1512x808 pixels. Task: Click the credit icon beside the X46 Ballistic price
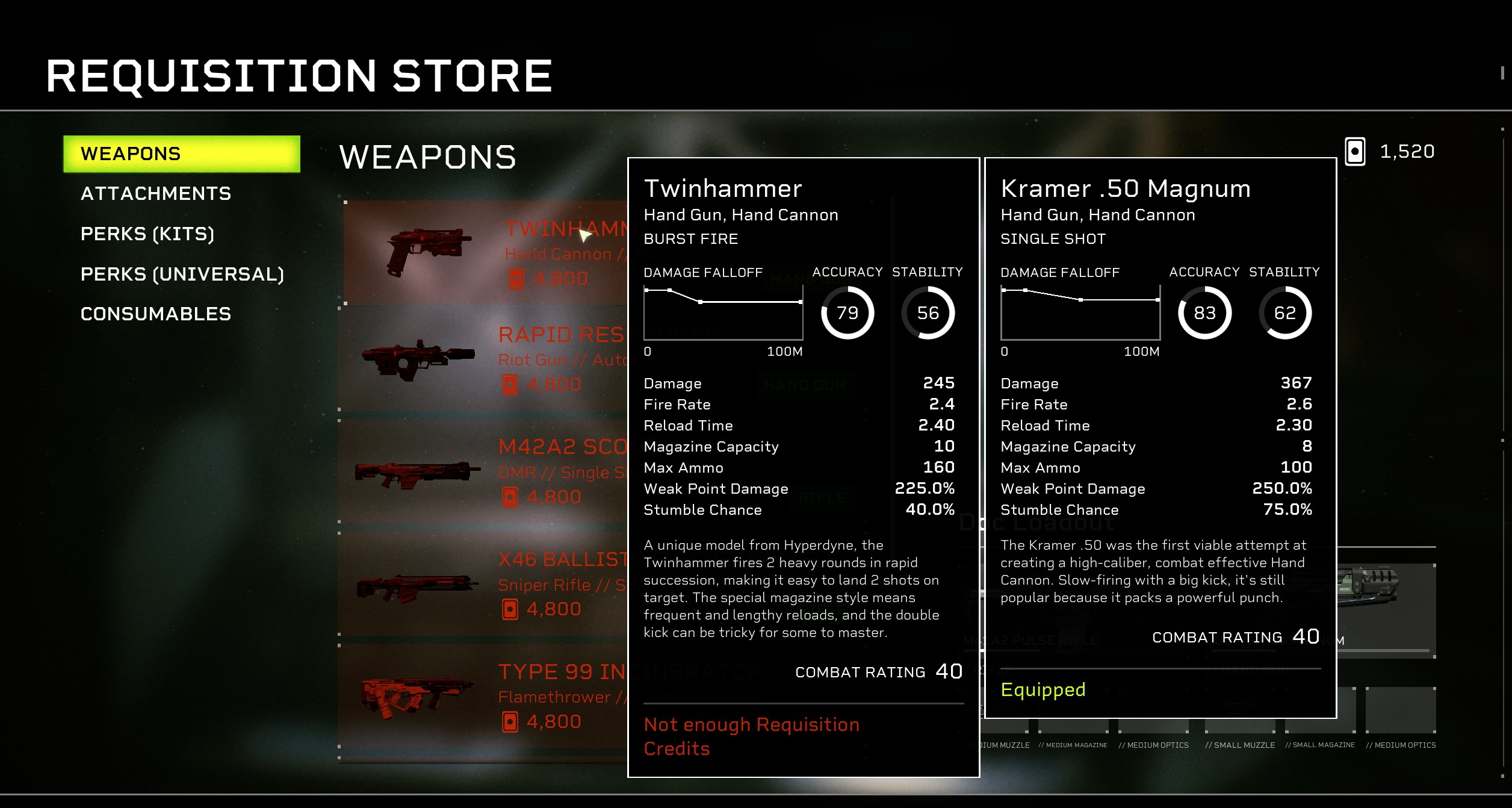tap(510, 608)
